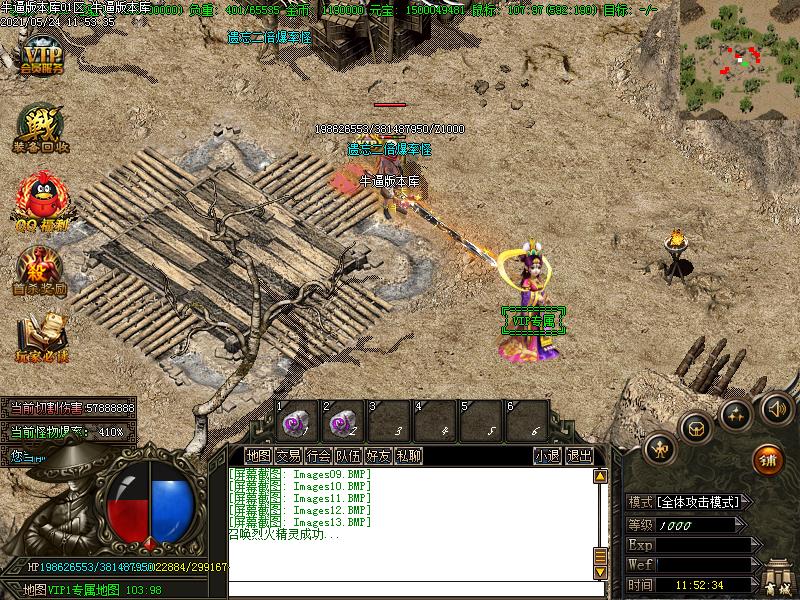
Task: Toggle the sound speaker button
Action: 777,408
